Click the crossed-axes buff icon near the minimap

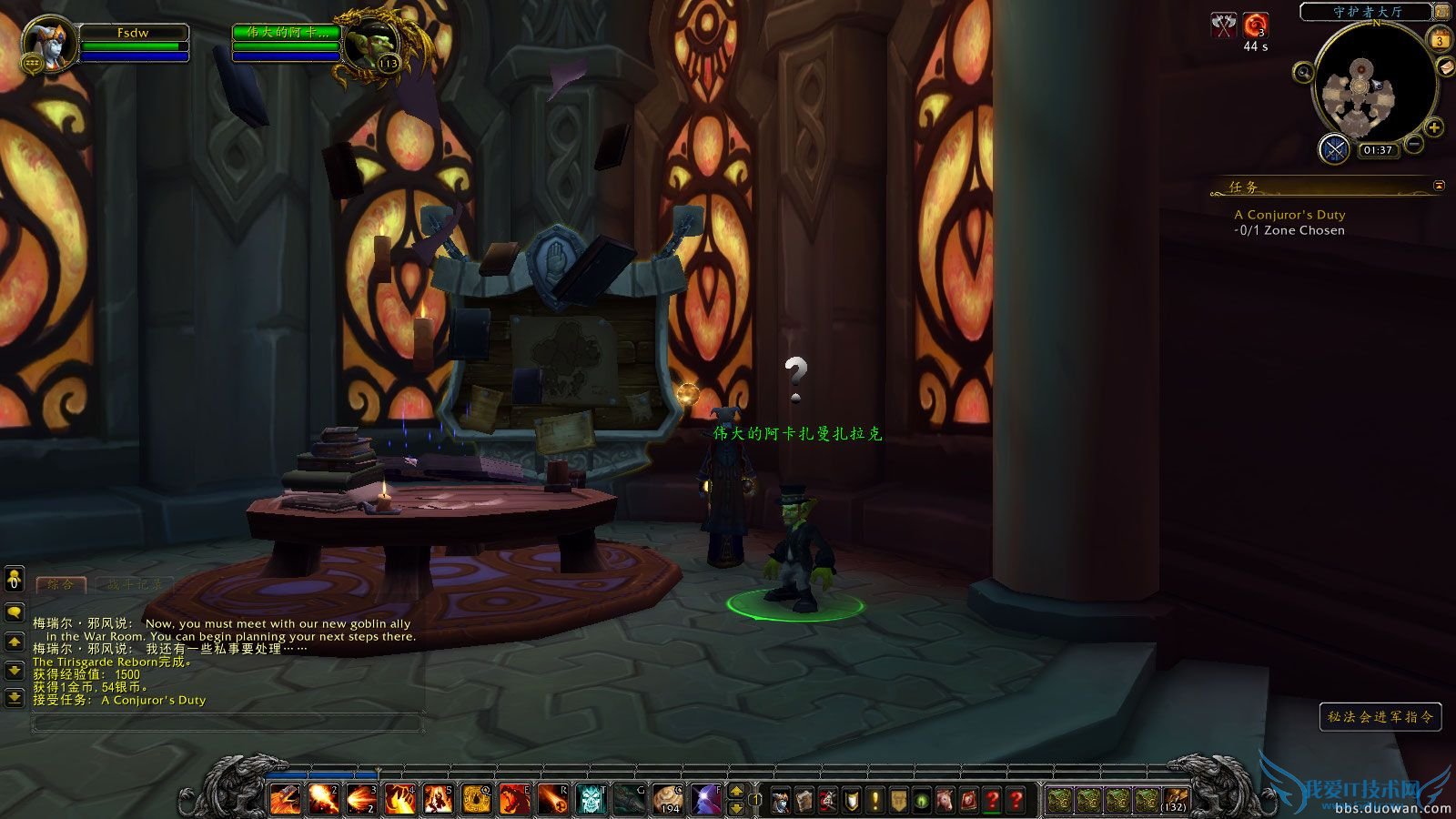1222,25
